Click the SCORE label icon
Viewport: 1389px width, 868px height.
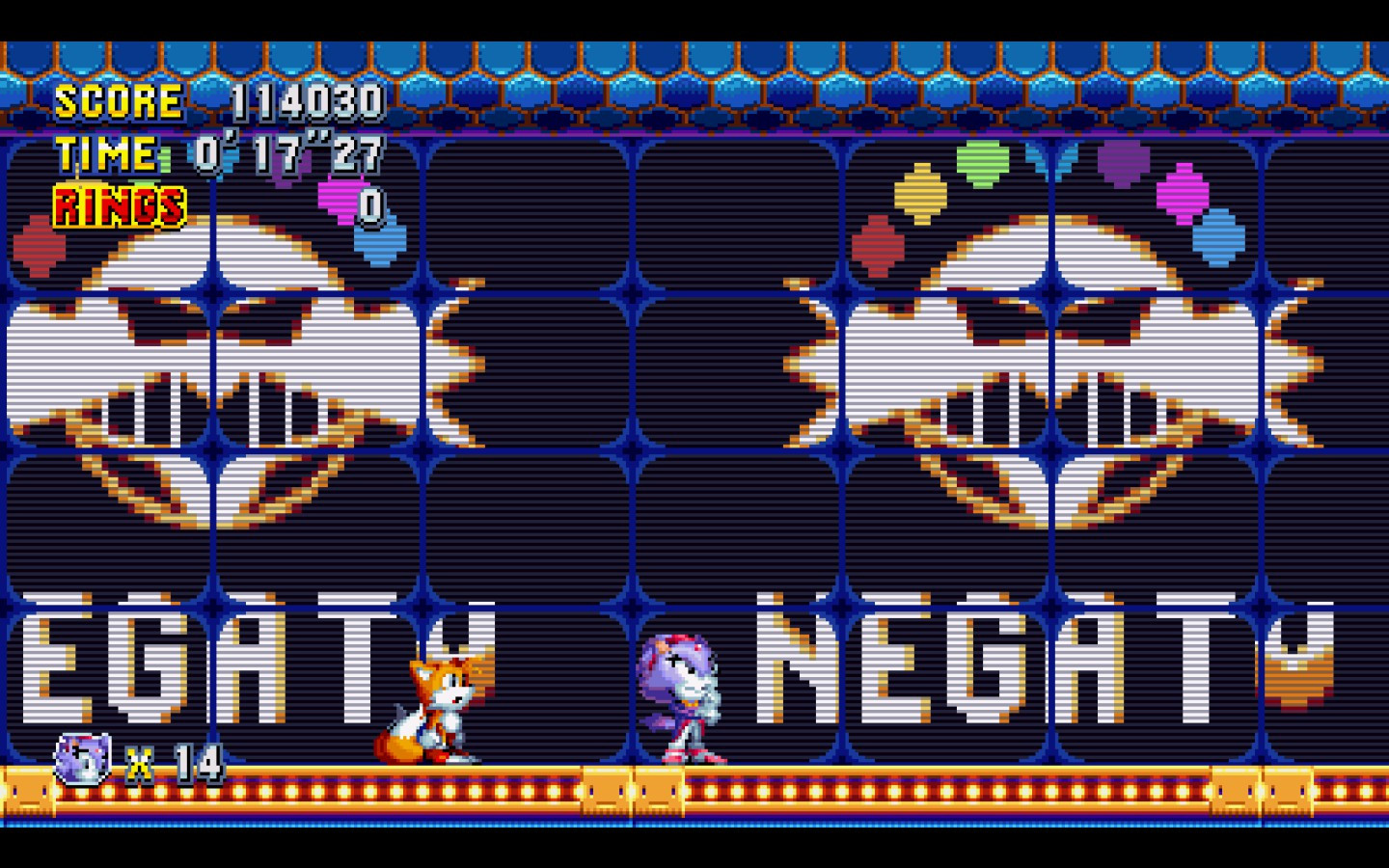[116, 100]
